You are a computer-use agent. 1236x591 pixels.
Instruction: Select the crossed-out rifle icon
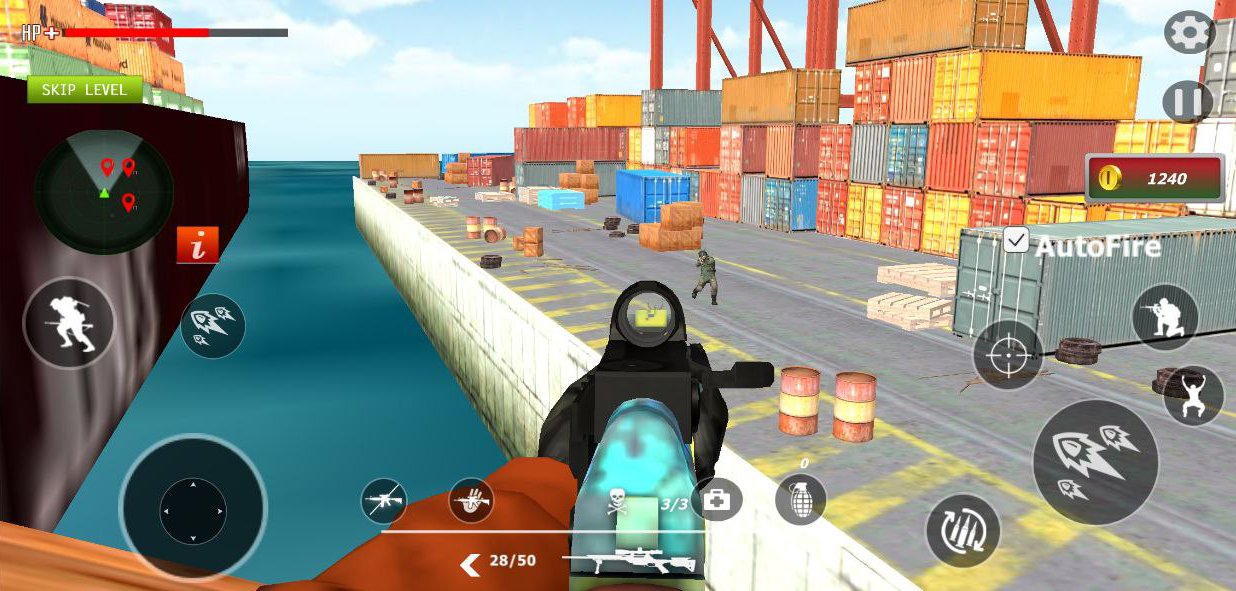pos(384,500)
